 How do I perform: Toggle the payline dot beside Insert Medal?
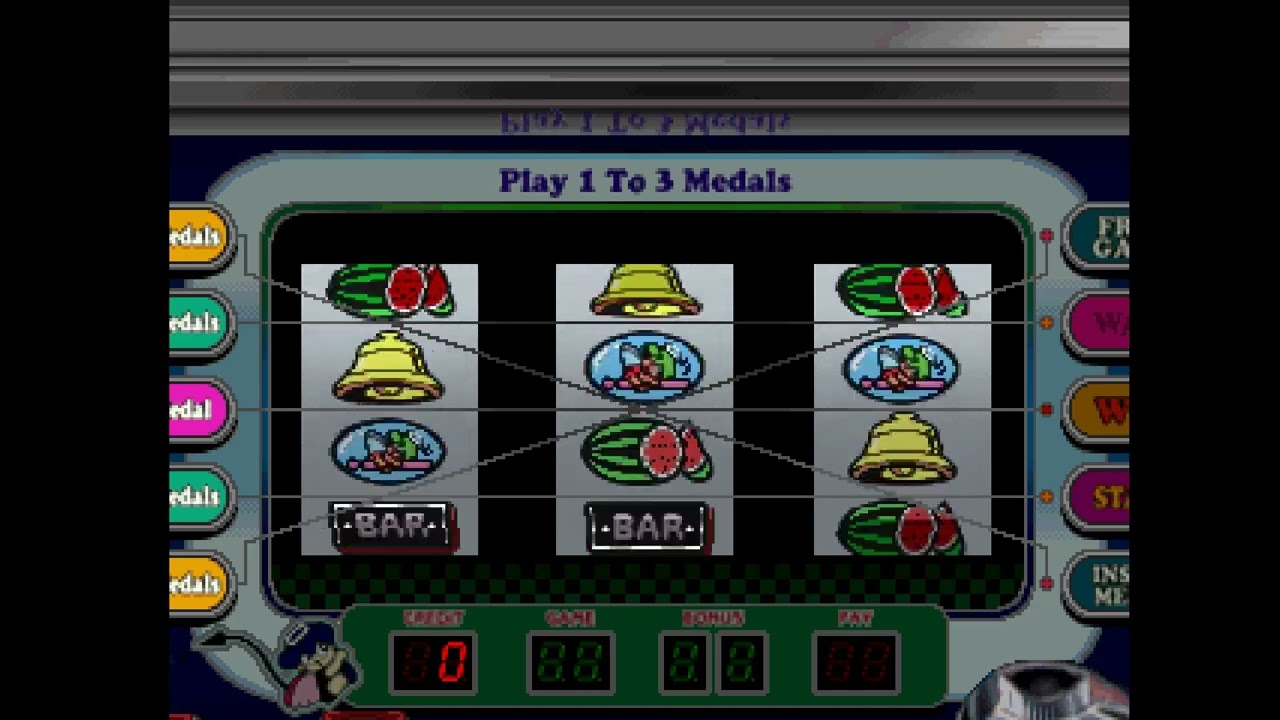(1045, 584)
